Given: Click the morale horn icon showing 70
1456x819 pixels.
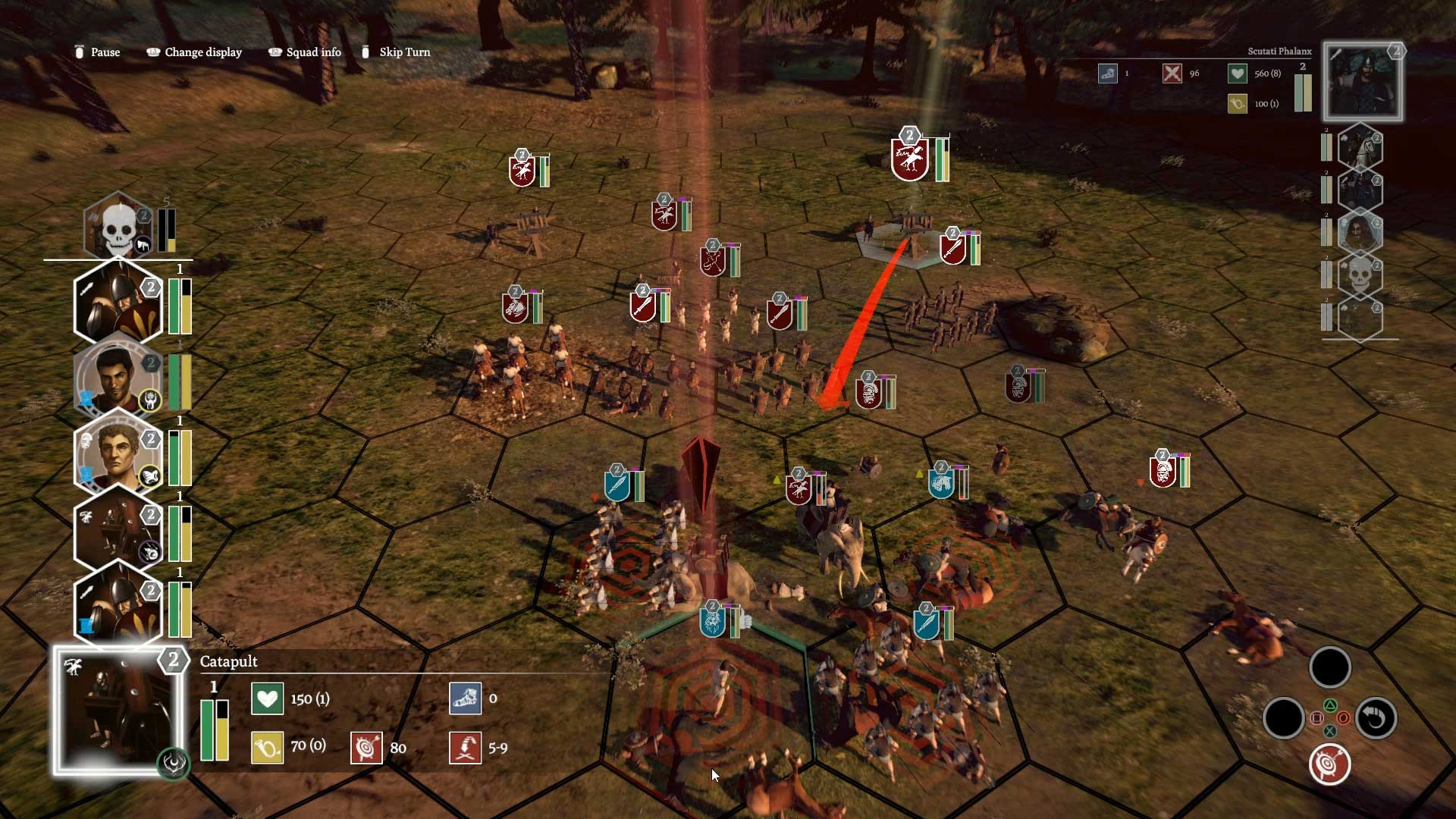Looking at the screenshot, I should (267, 746).
